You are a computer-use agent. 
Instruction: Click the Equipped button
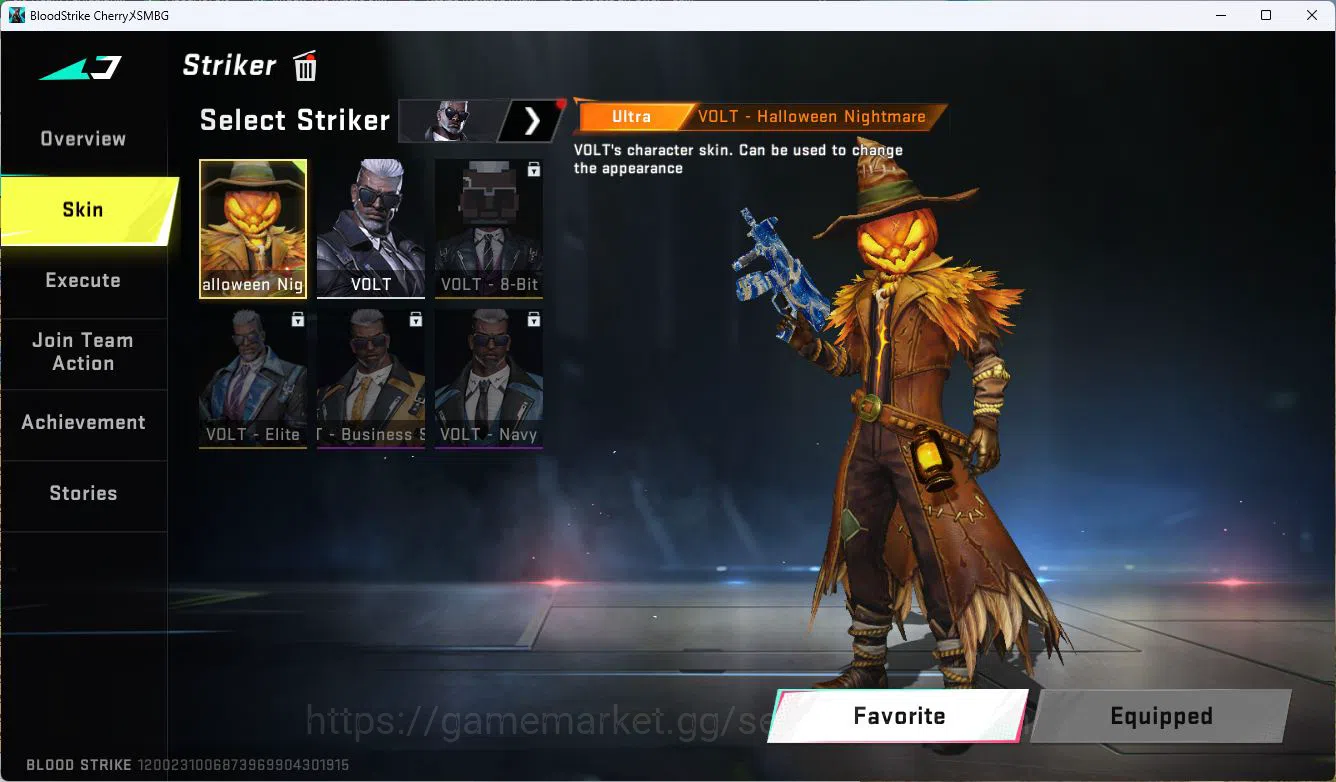click(1161, 716)
